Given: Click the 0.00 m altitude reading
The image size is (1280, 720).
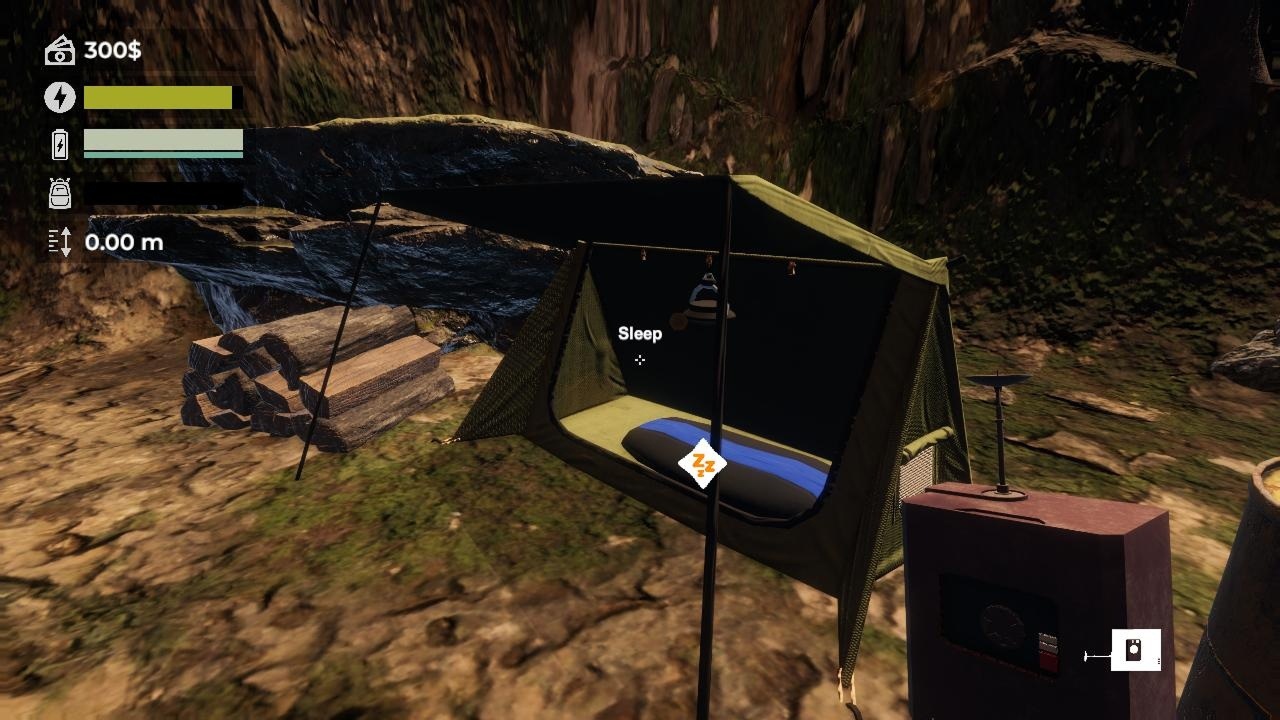Looking at the screenshot, I should click(x=122, y=241).
